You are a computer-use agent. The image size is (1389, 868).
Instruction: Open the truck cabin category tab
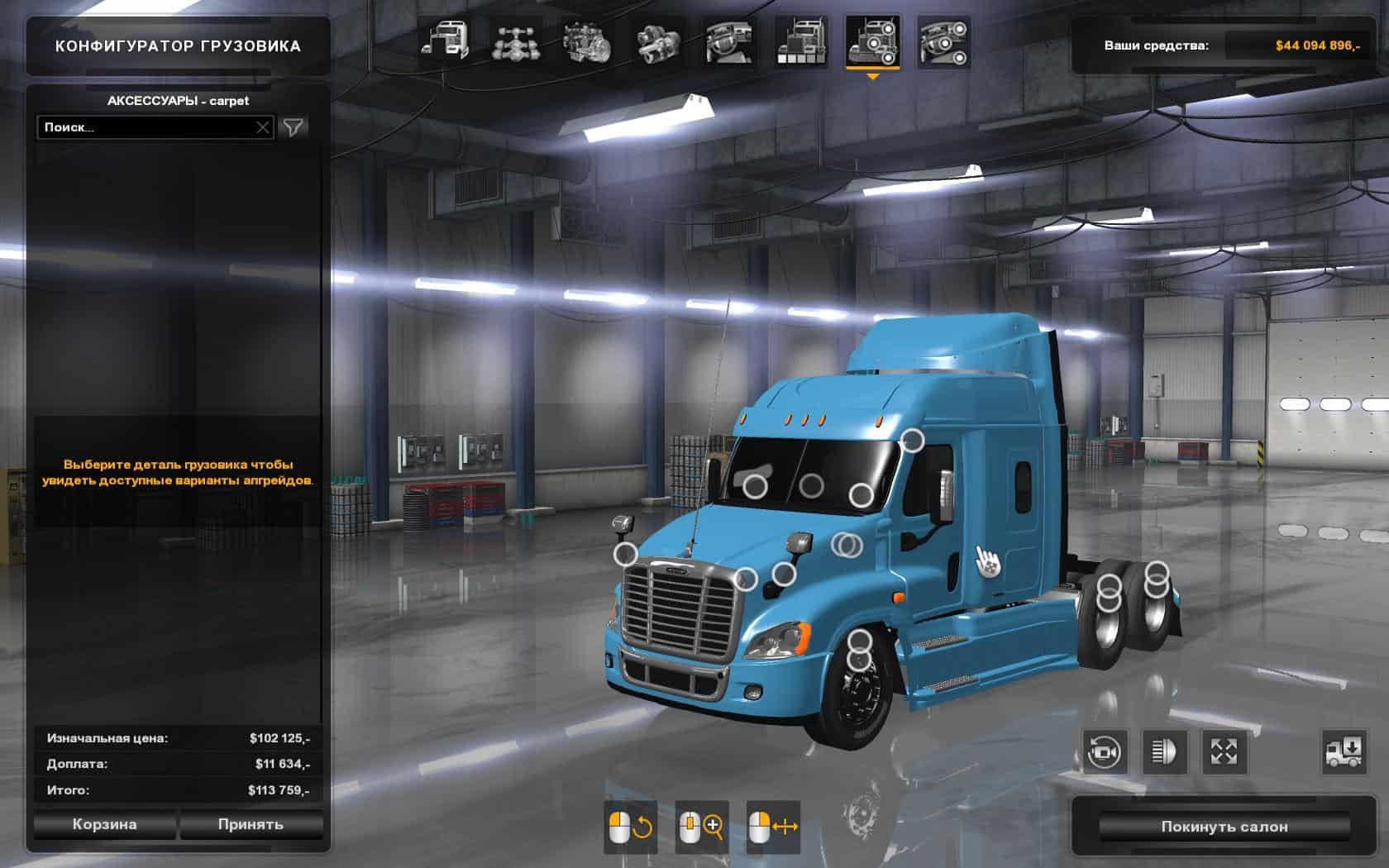click(x=446, y=41)
